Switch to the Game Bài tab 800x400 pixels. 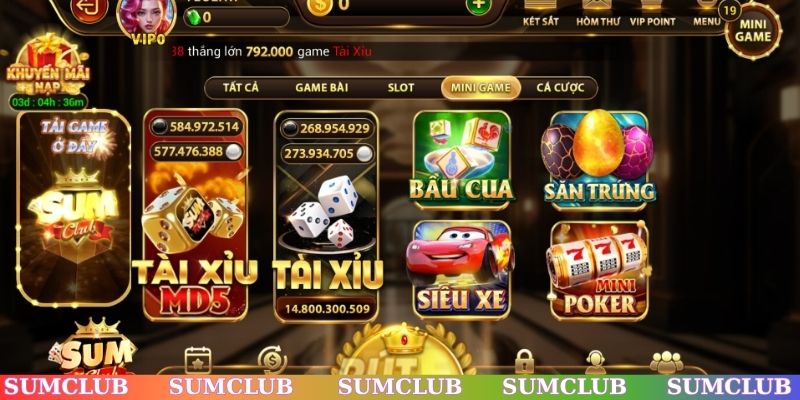point(321,87)
